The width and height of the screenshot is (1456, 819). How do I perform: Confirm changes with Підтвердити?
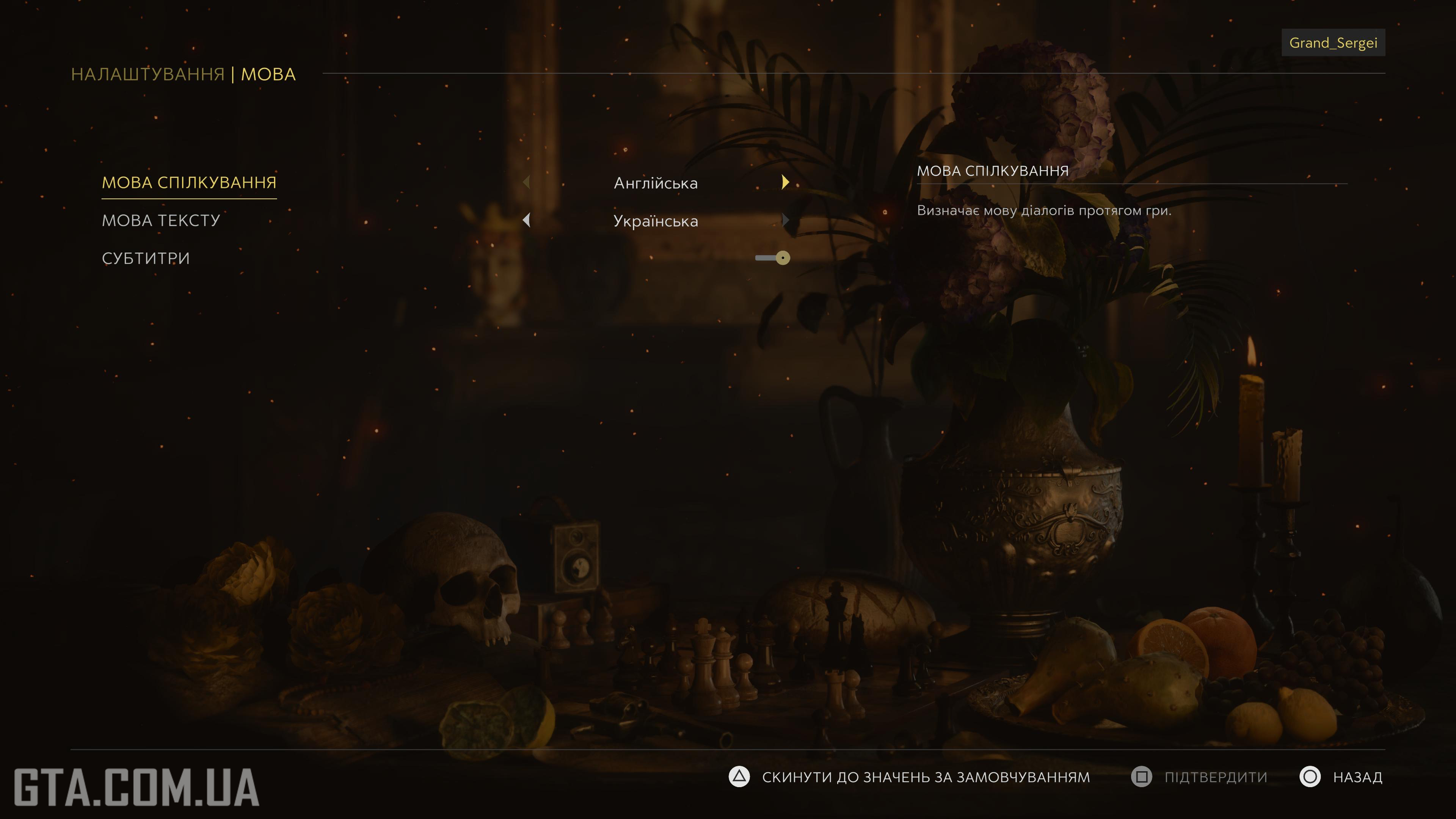[x=1199, y=777]
